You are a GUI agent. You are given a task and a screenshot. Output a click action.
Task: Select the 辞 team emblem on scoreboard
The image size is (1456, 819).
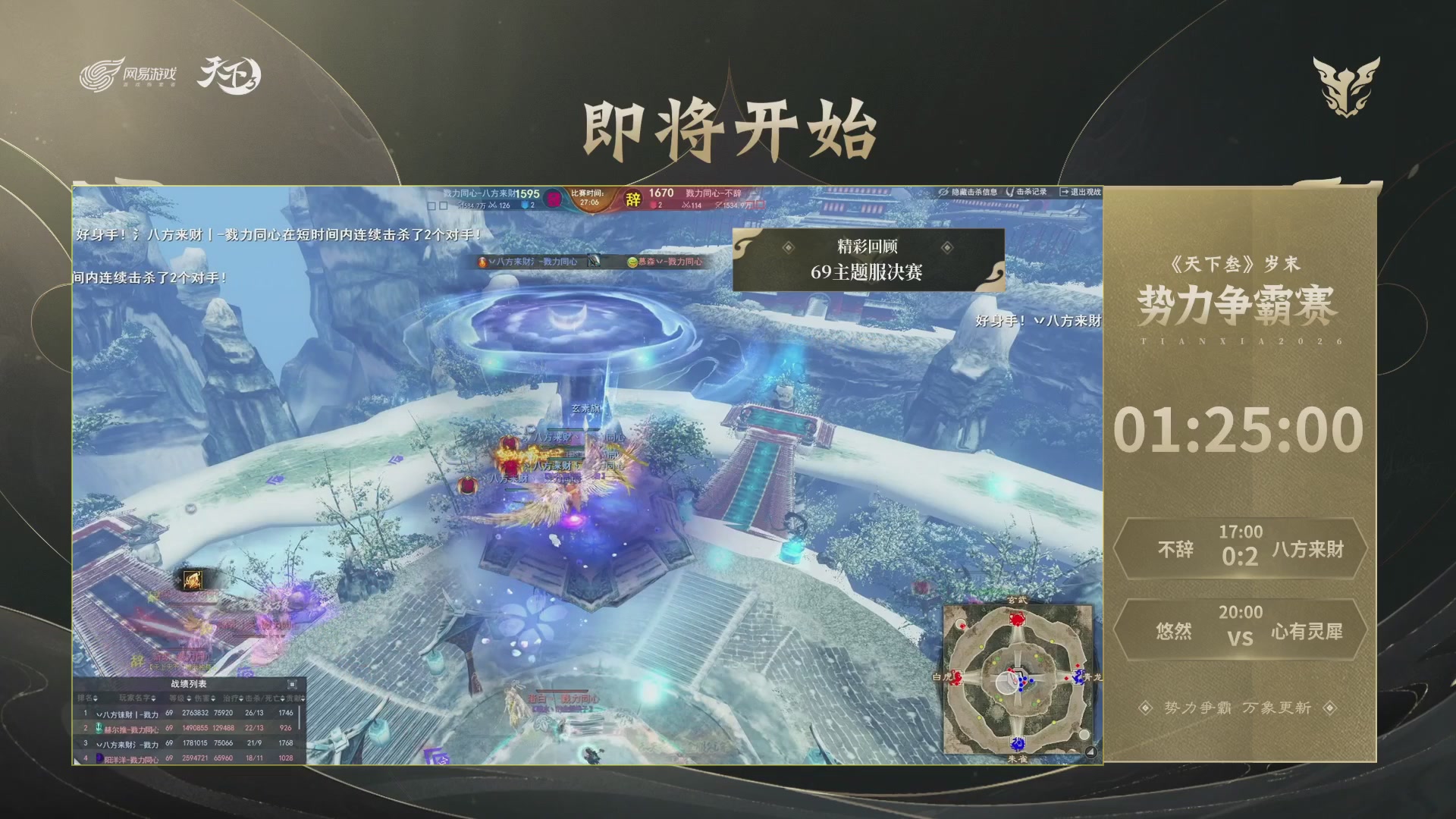[x=632, y=197]
